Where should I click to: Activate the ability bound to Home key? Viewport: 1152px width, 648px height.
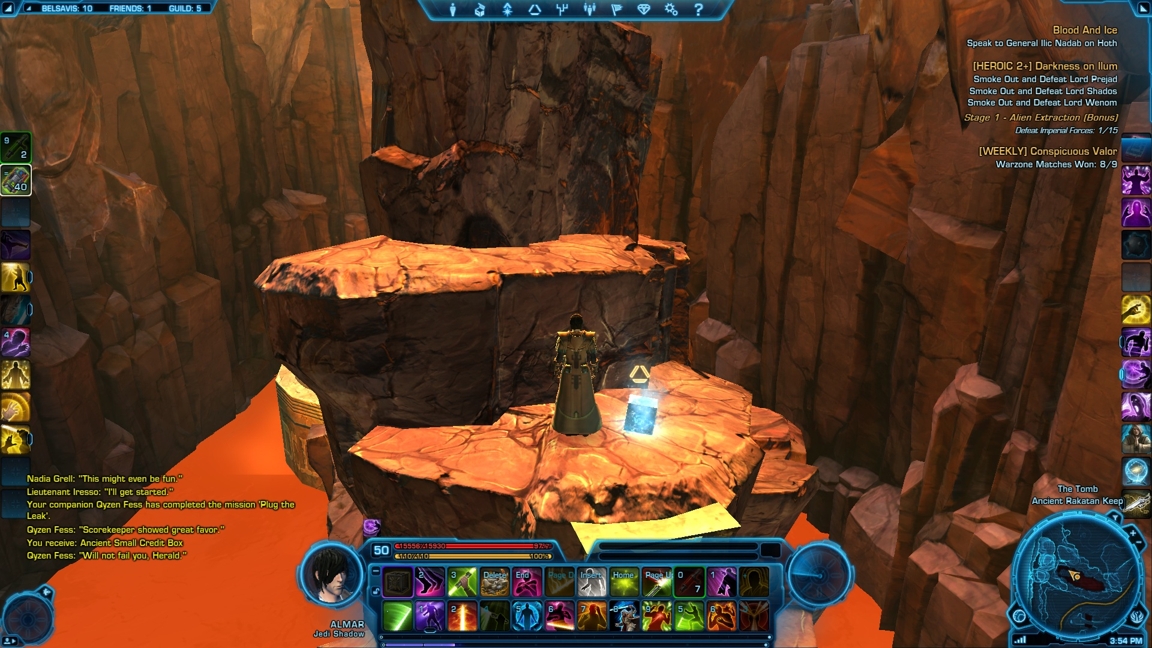coord(624,582)
